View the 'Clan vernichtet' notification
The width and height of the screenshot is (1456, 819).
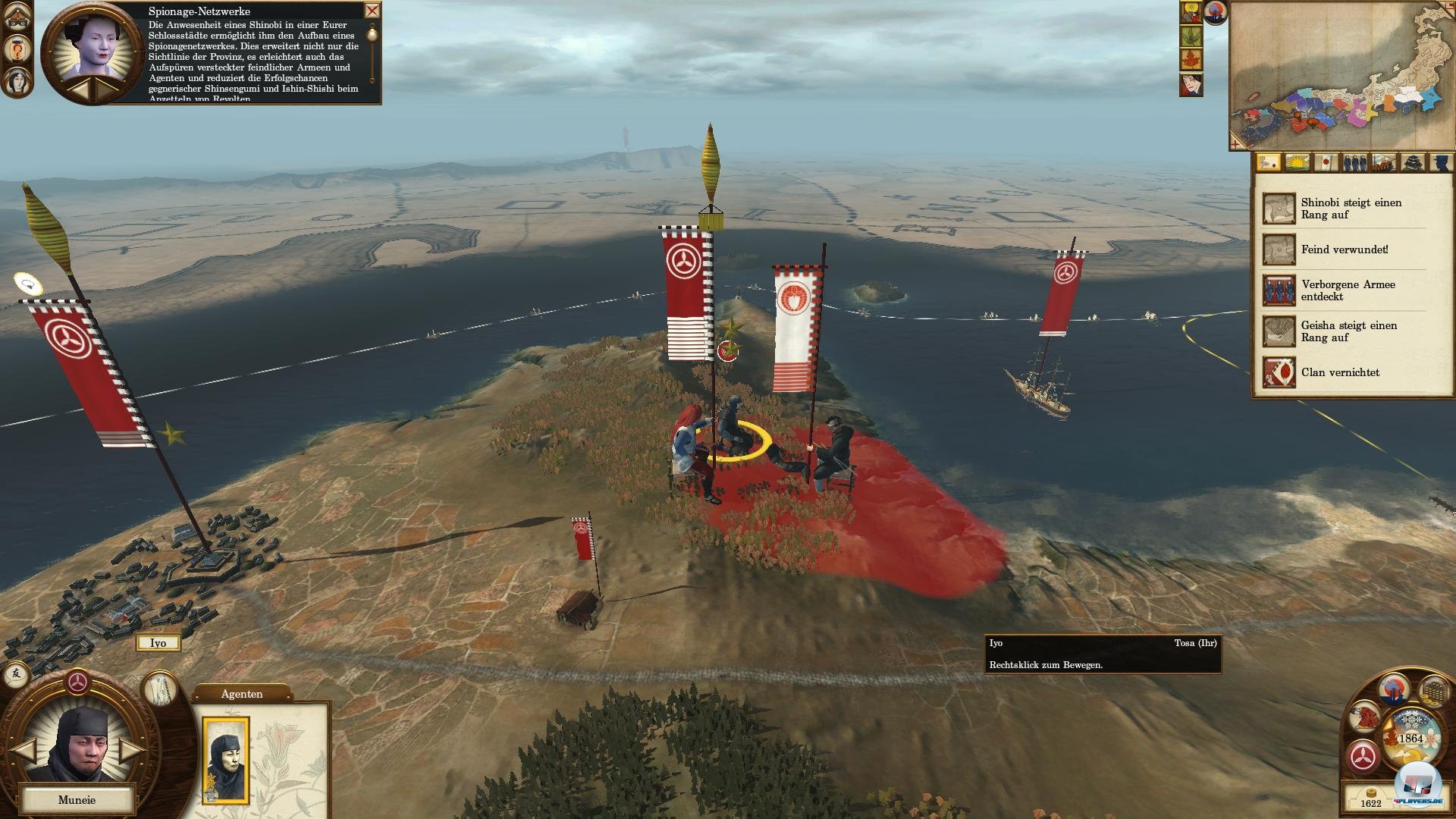[x=1342, y=372]
